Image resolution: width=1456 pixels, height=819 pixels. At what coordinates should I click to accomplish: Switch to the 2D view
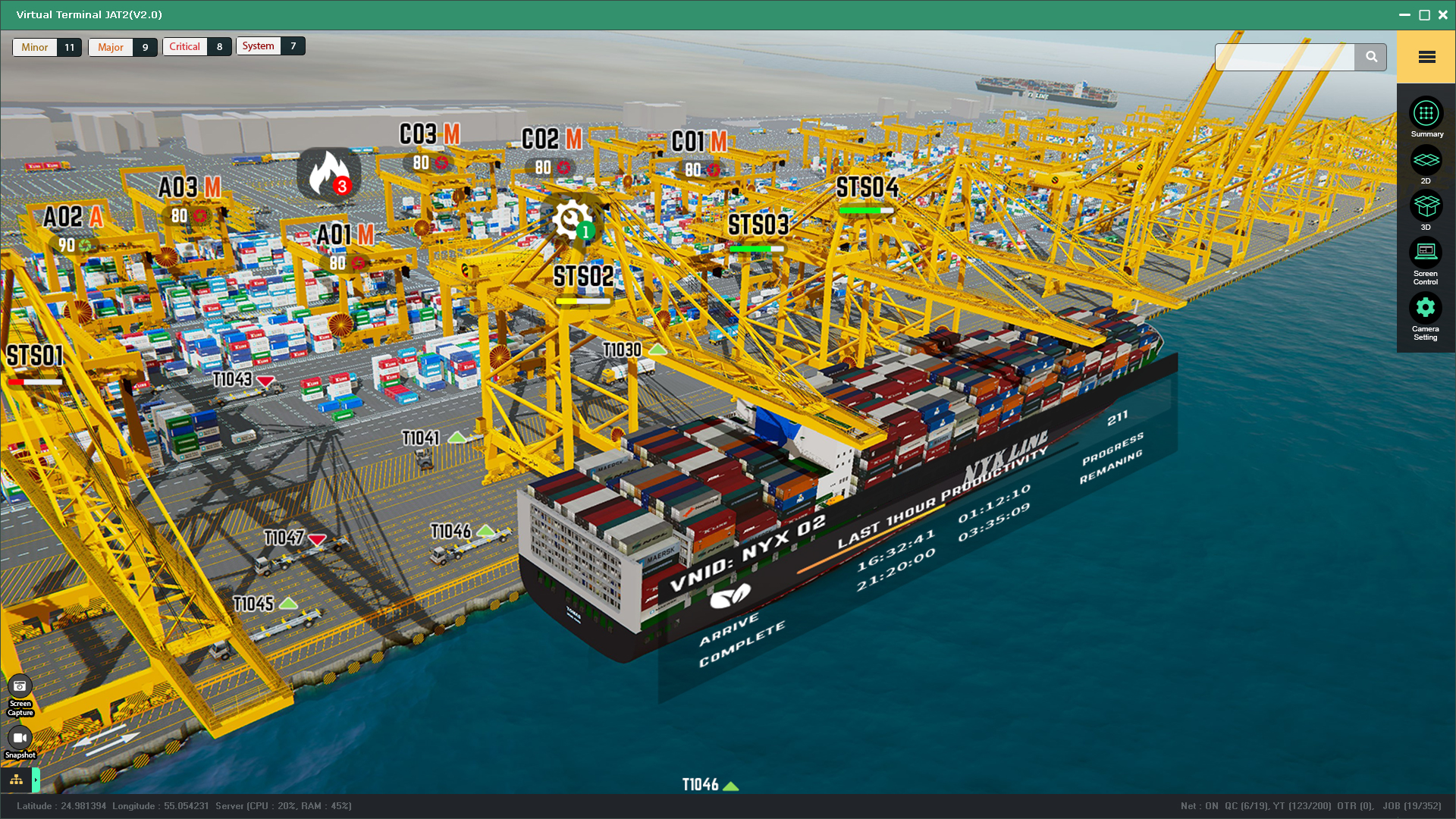tap(1426, 161)
